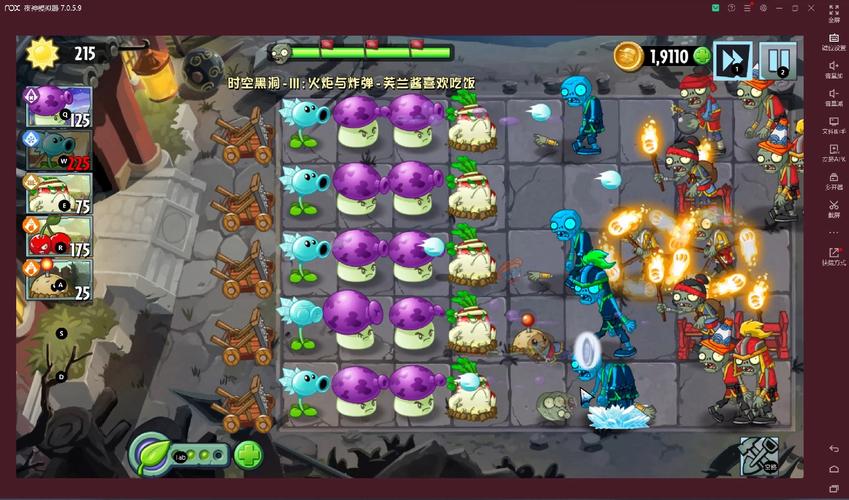The image size is (849, 500).
Task: Choose the Snow Pea seed packet
Action: coord(57,150)
